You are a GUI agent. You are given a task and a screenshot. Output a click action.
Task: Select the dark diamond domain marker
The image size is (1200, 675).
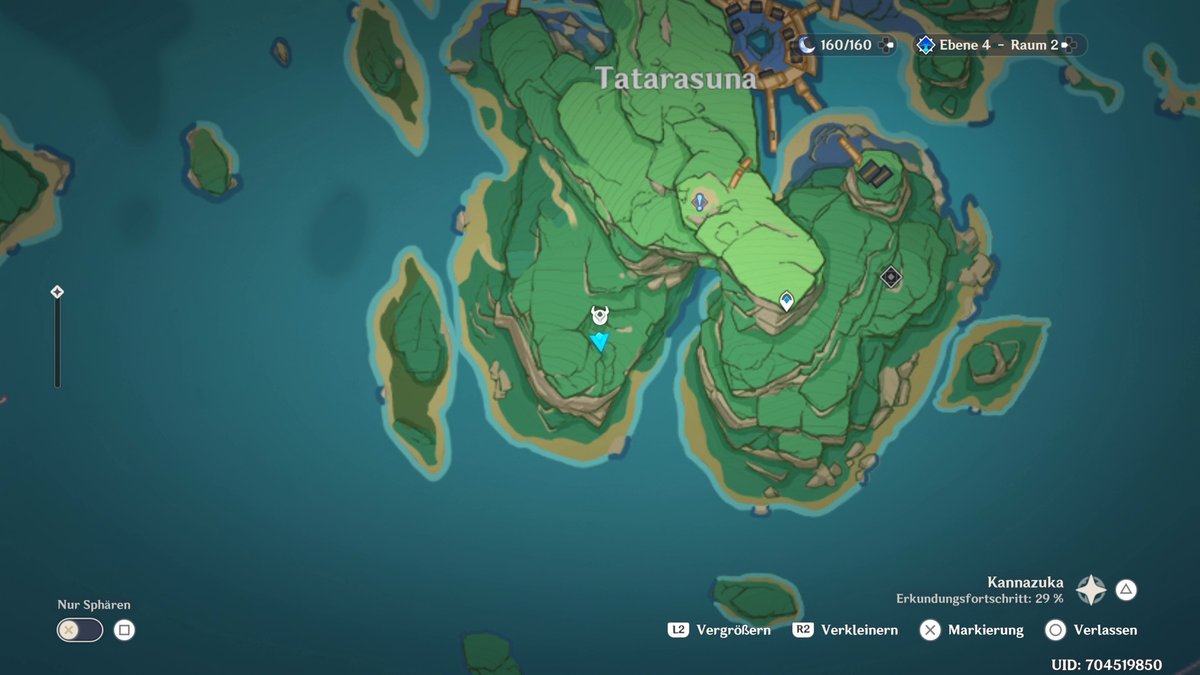click(x=891, y=276)
